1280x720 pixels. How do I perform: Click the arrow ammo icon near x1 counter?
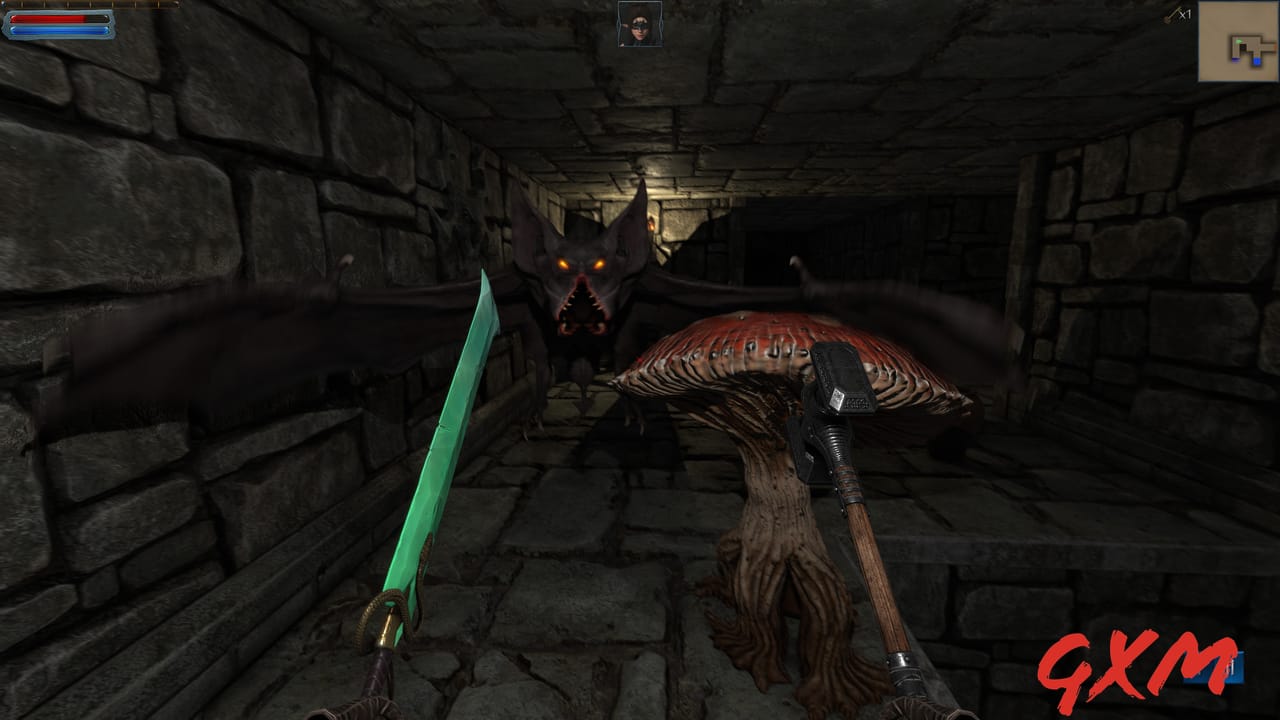coord(1169,16)
